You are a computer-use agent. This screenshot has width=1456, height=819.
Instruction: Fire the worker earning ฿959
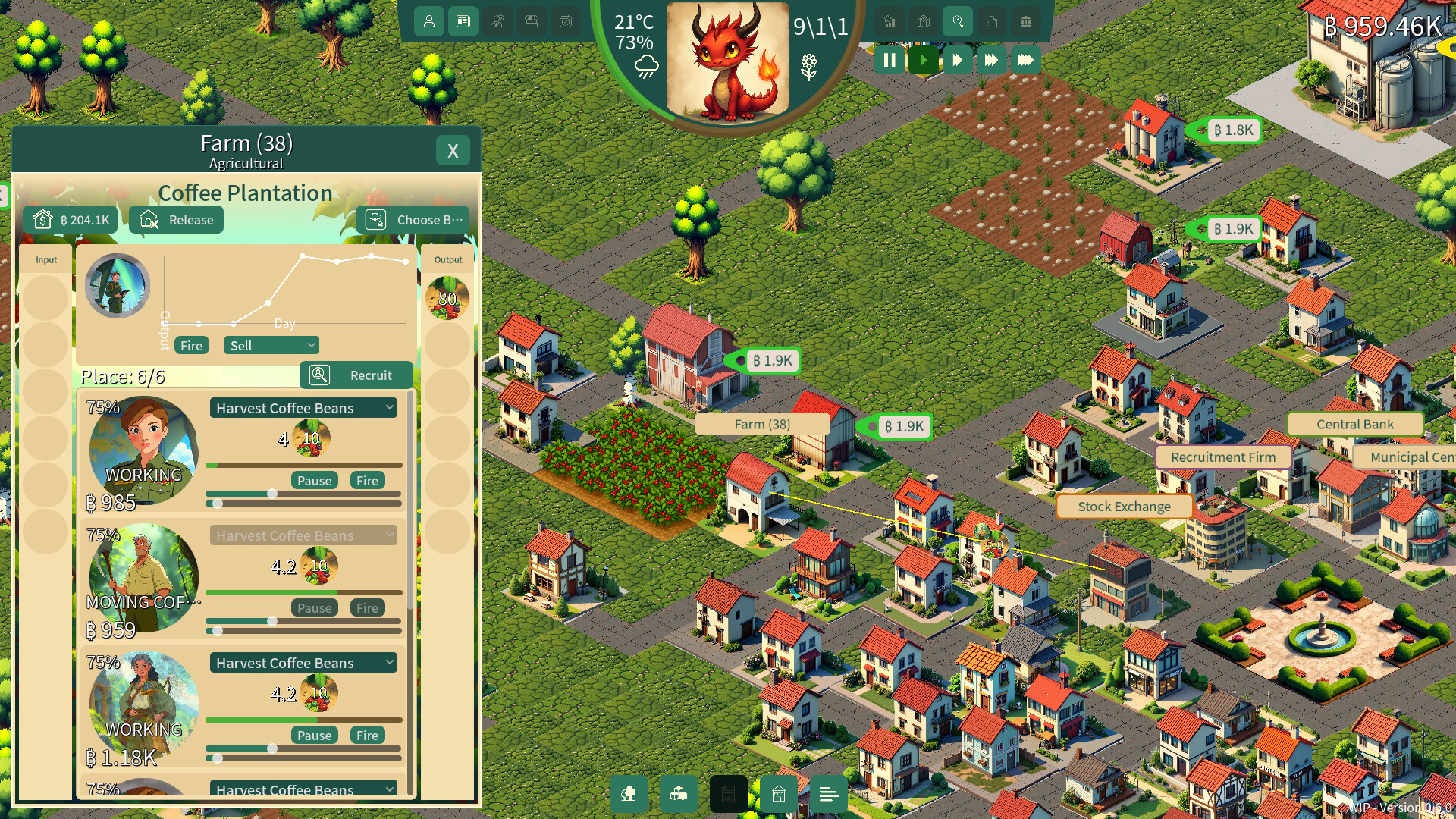pos(367,607)
